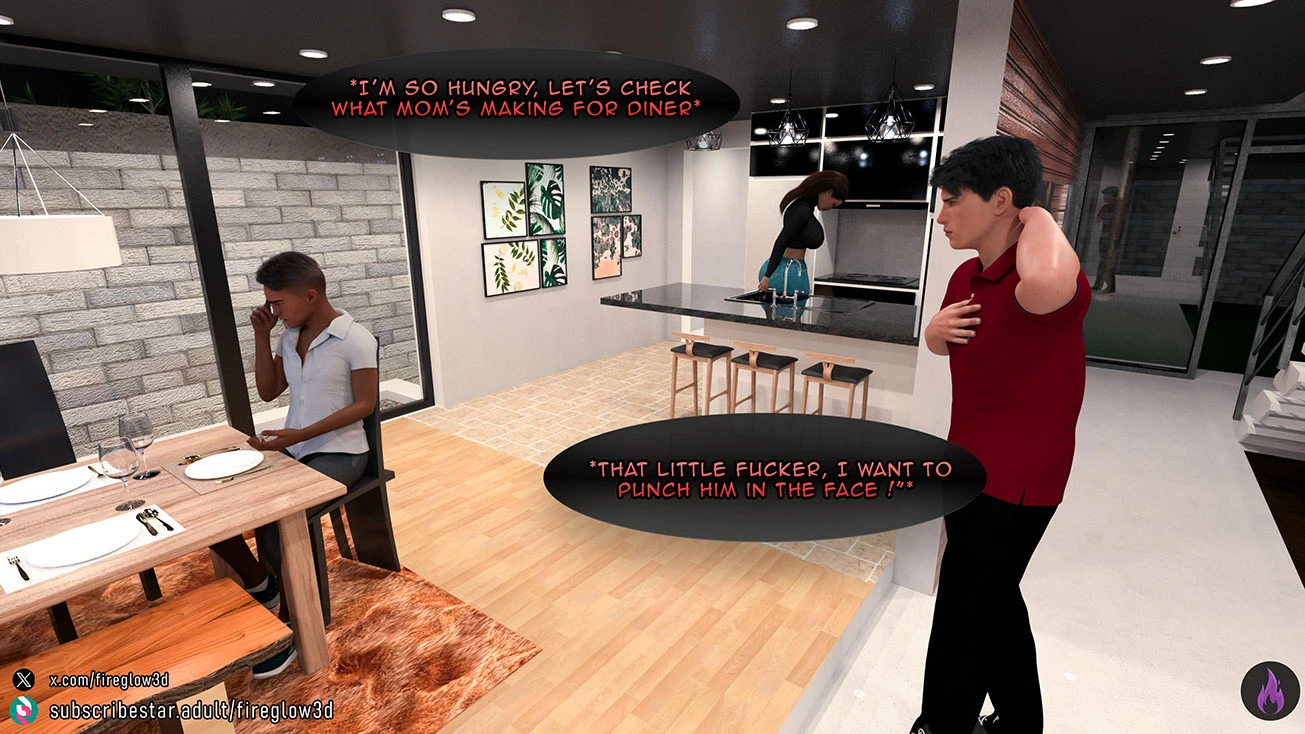Open the subscribestar.adult/fireglow3d link
This screenshot has height=734, width=1305.
[190, 711]
